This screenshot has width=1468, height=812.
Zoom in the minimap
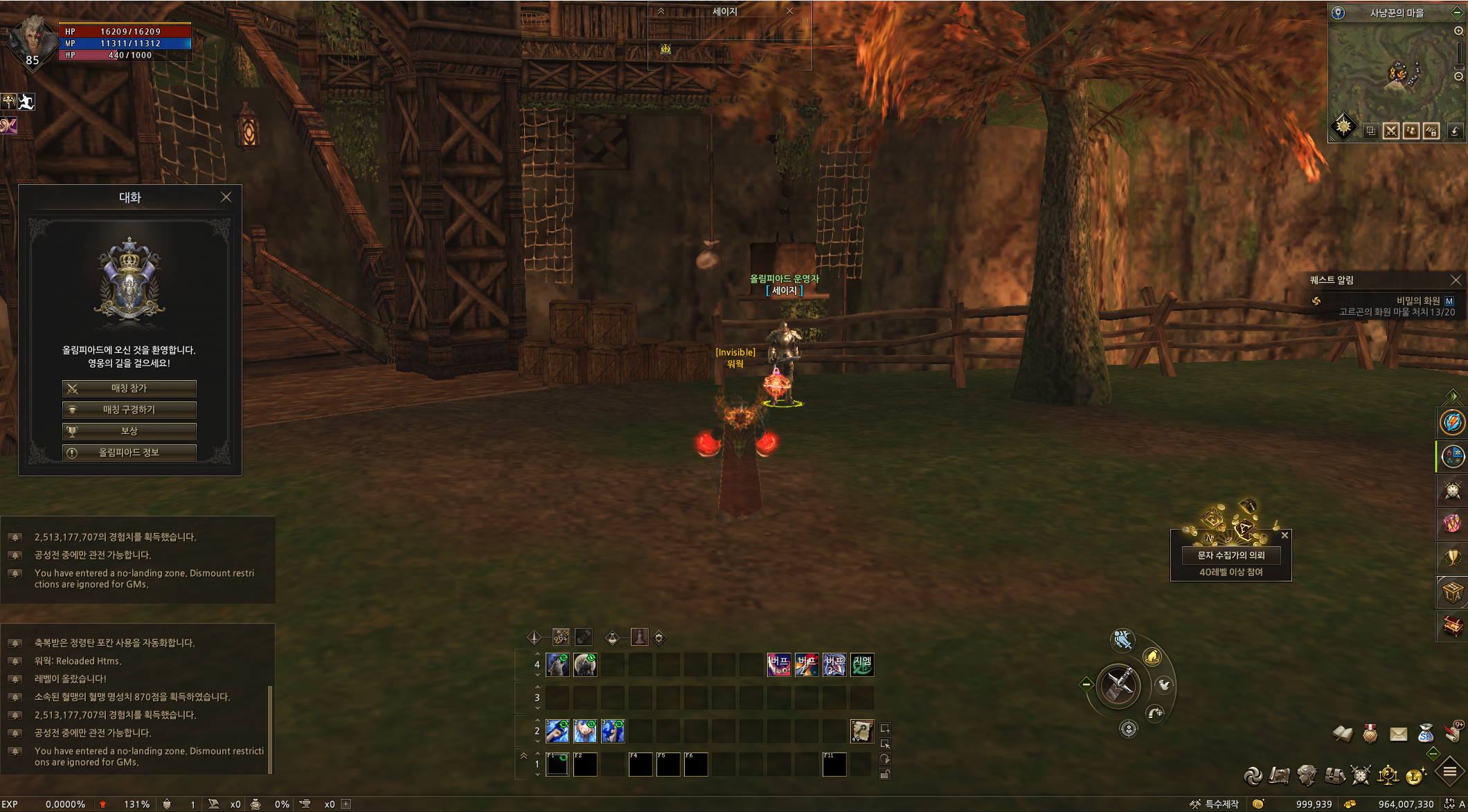1458,31
